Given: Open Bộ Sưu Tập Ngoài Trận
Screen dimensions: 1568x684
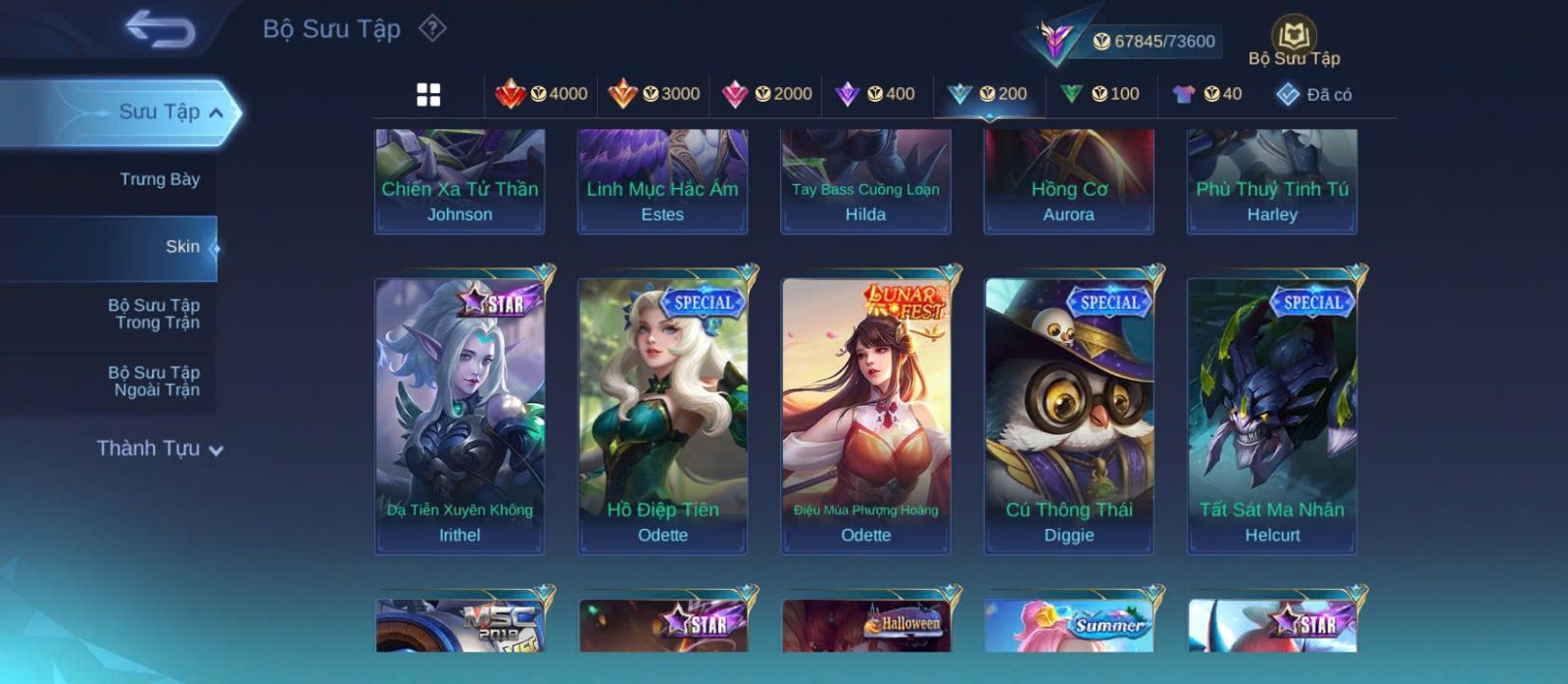Looking at the screenshot, I should 154,381.
